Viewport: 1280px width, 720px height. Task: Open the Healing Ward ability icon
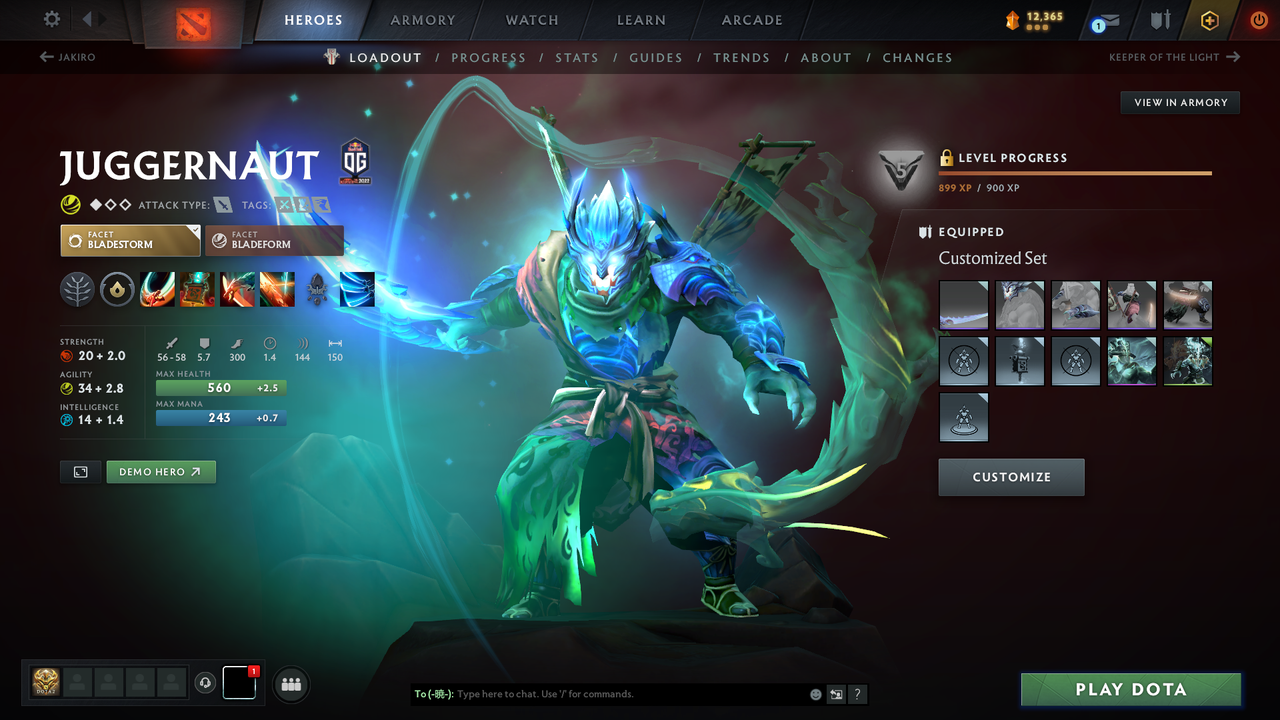click(x=197, y=290)
